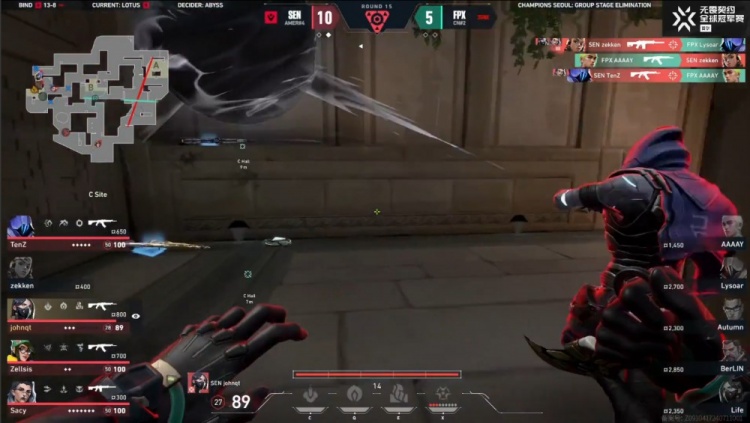The image size is (750, 423).
Task: Trigger the X ultimate ability icon
Action: click(442, 393)
